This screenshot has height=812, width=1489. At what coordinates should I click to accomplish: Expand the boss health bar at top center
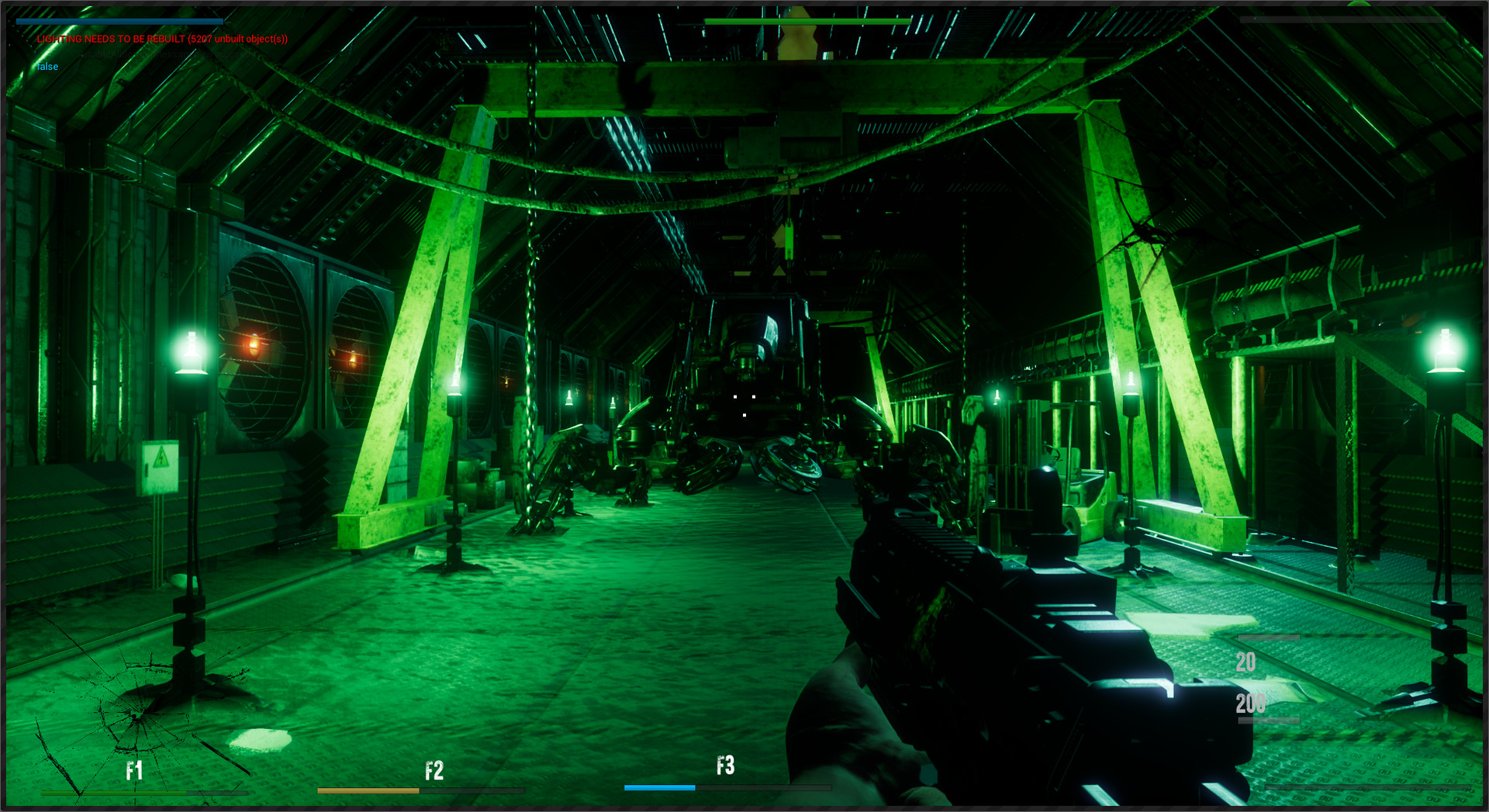coord(807,22)
